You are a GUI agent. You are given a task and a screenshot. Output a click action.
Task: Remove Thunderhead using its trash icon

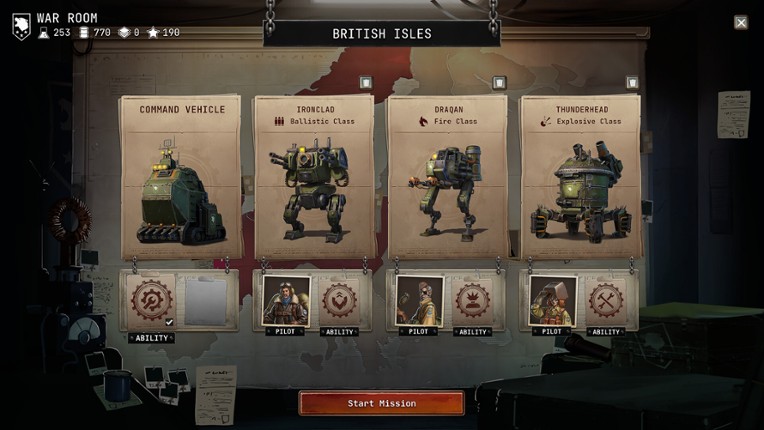coord(632,83)
